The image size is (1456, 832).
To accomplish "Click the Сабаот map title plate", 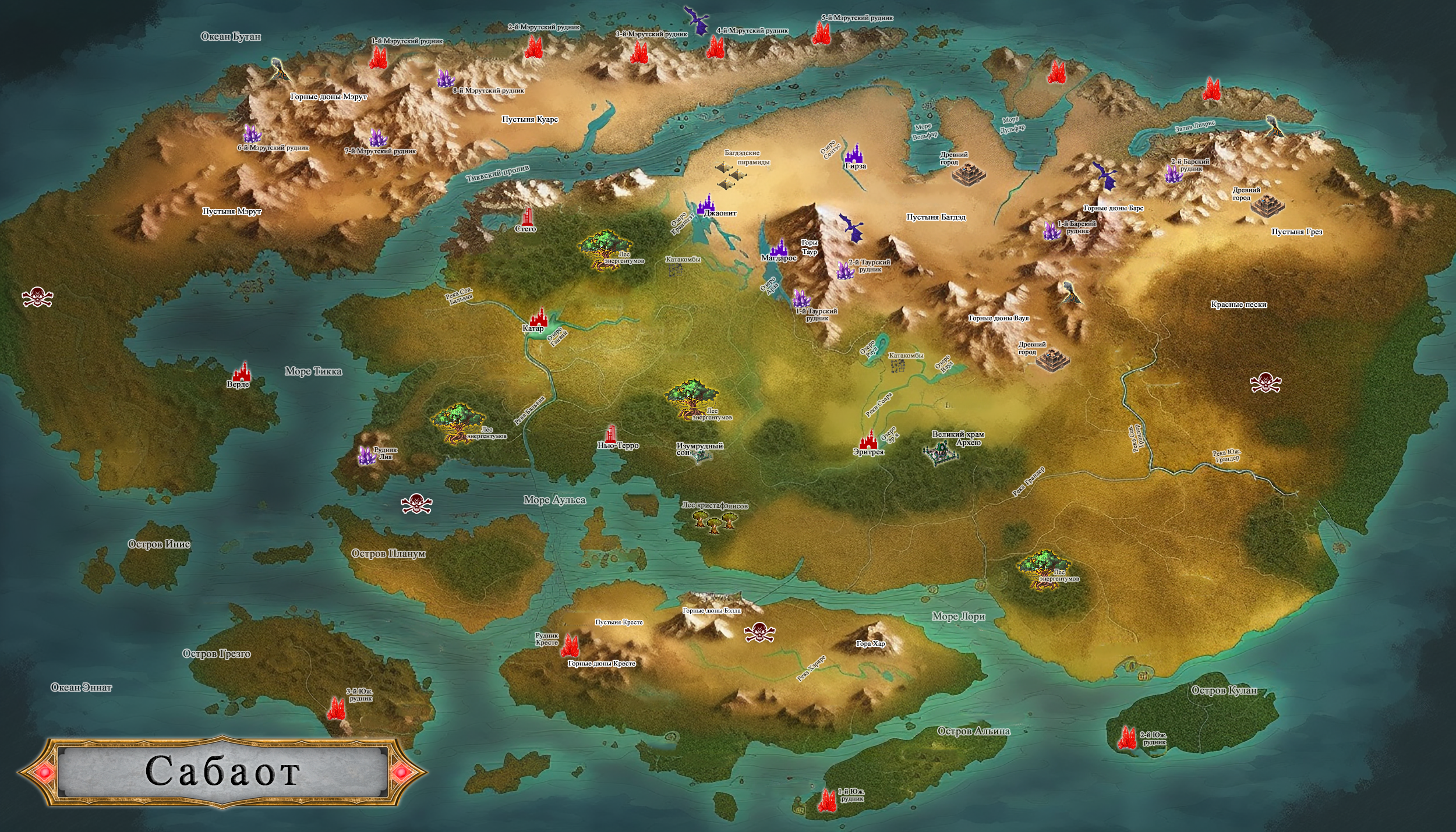I will [223, 771].
